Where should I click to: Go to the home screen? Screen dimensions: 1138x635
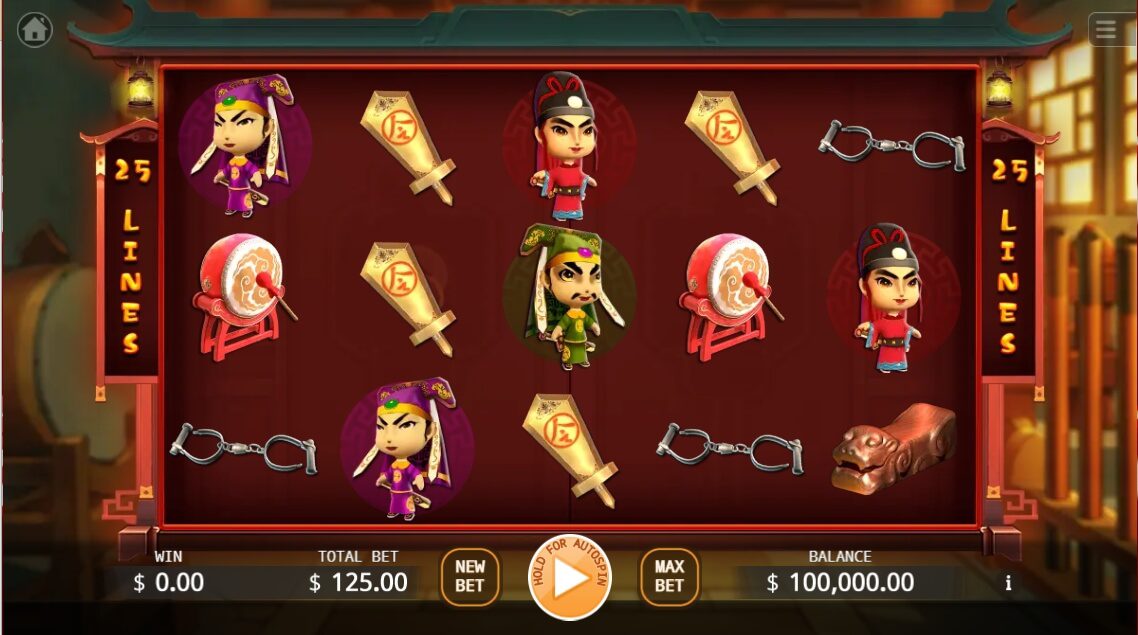(35, 30)
